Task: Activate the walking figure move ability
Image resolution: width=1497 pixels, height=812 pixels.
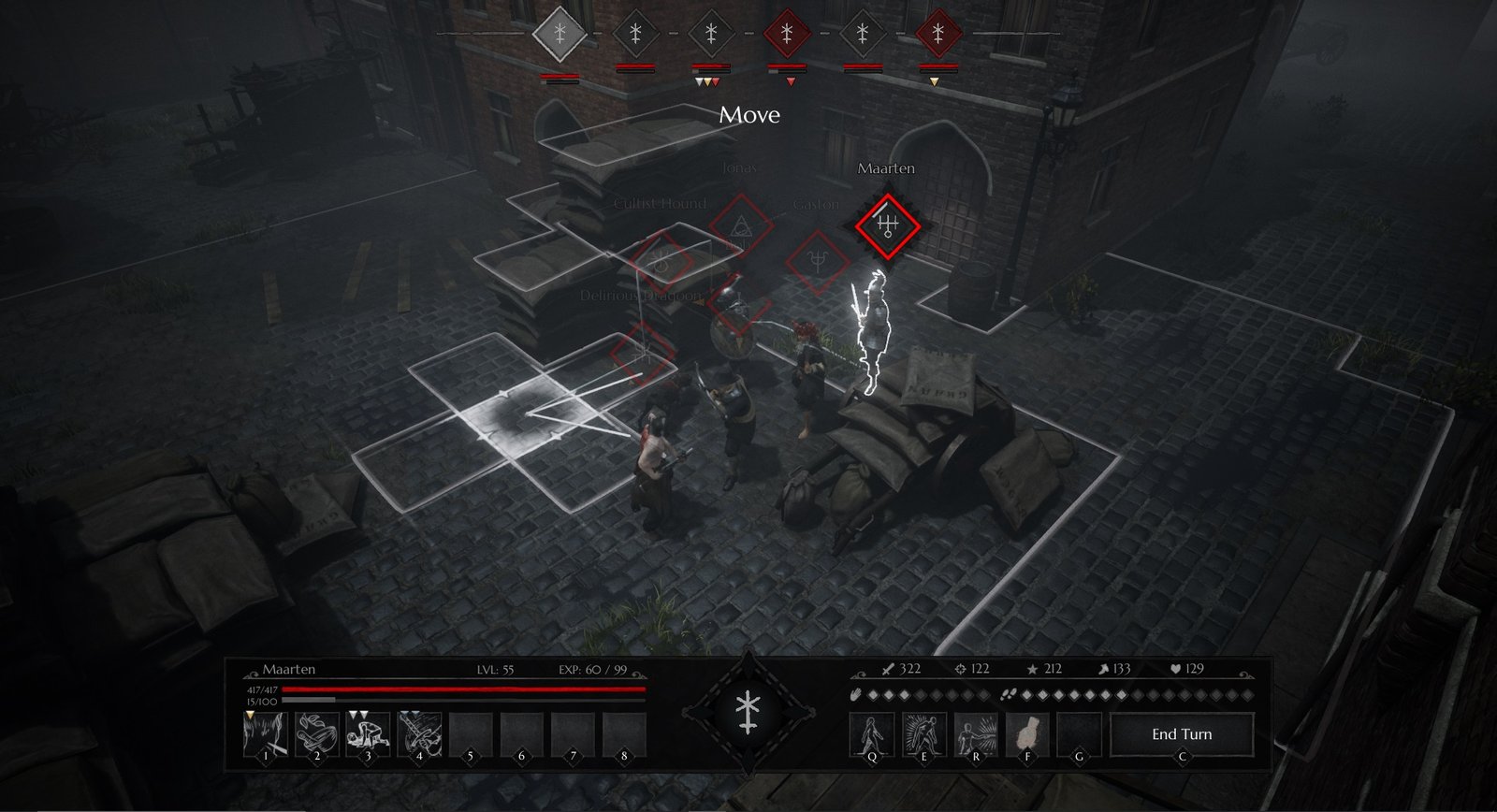Action: [872, 734]
